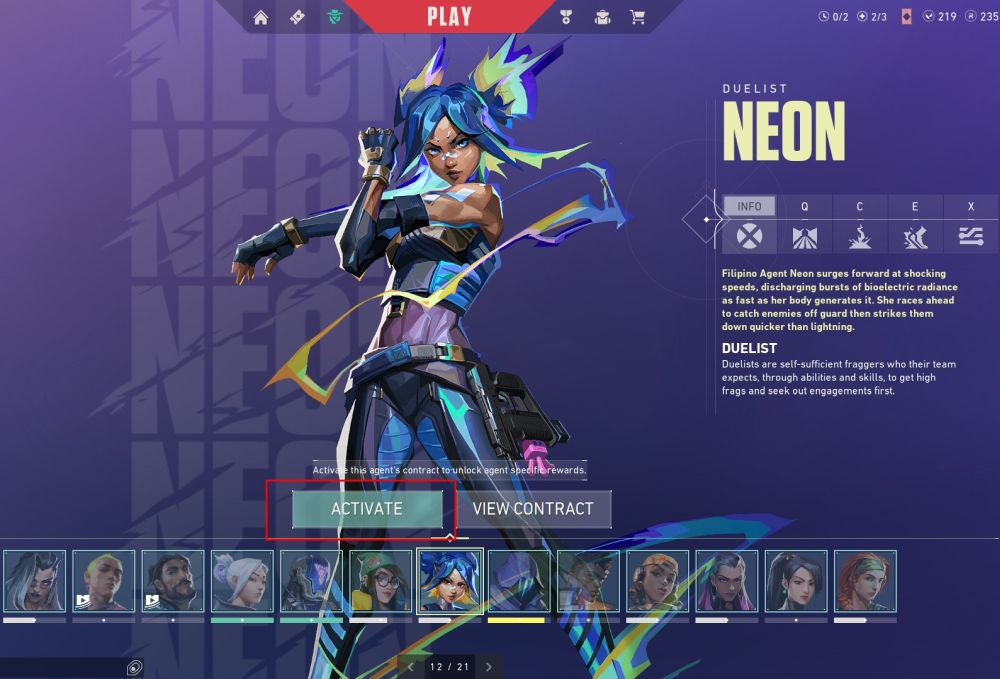Select the dark-haired Sage agent portrait

(x=796, y=581)
